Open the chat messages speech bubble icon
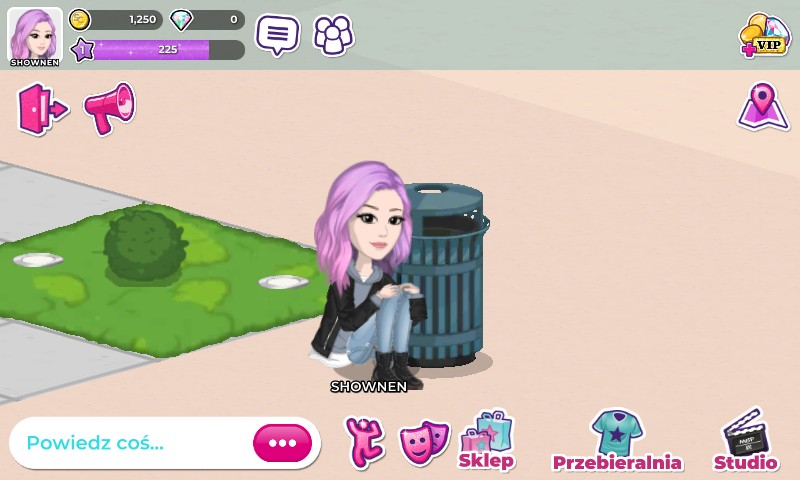 pyautogui.click(x=277, y=35)
